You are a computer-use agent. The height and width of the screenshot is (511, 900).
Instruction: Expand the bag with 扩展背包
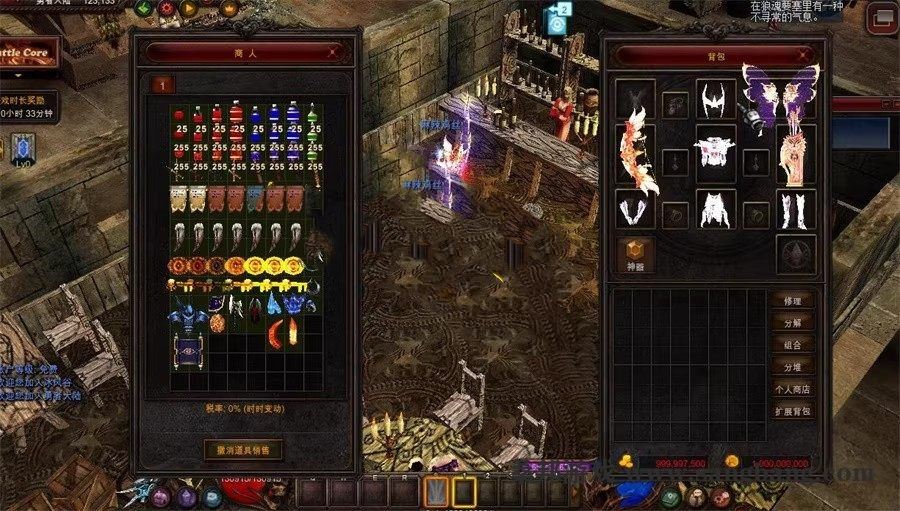(x=792, y=411)
